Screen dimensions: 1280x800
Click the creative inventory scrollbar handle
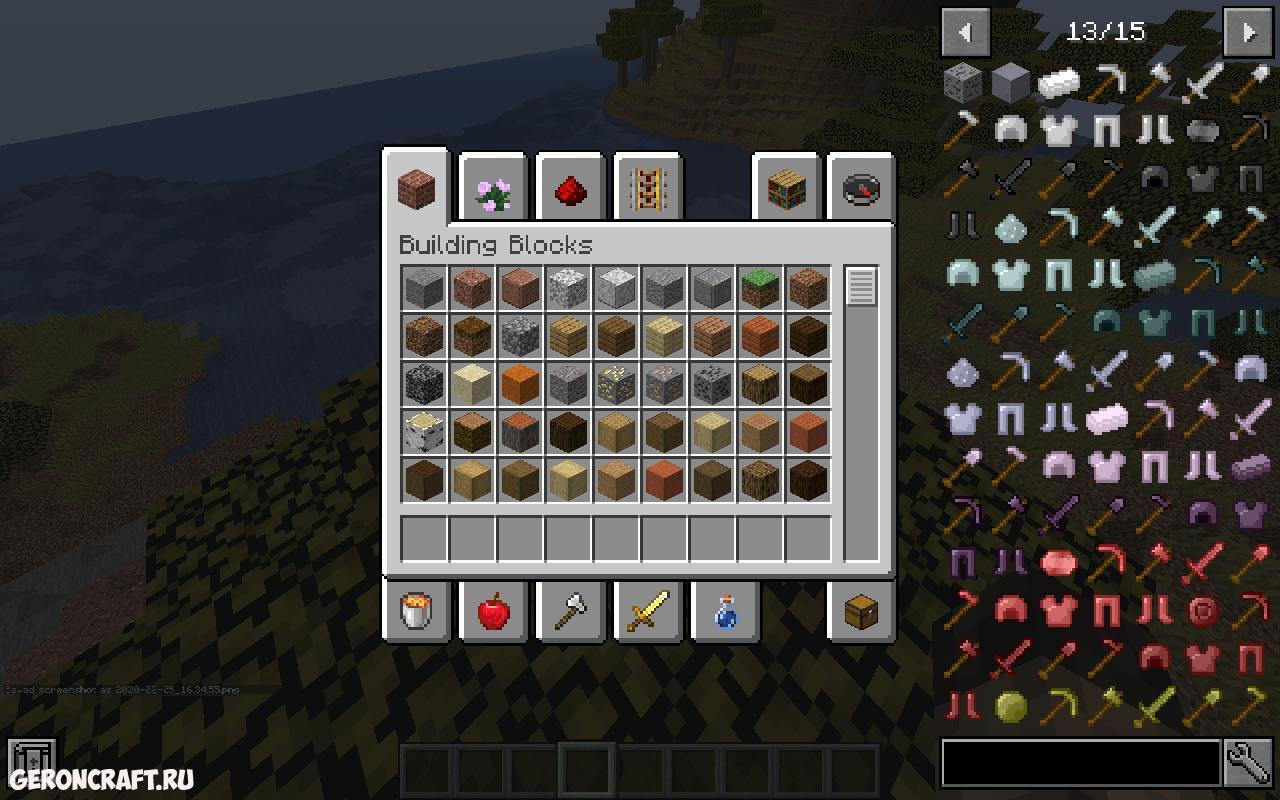tap(861, 287)
